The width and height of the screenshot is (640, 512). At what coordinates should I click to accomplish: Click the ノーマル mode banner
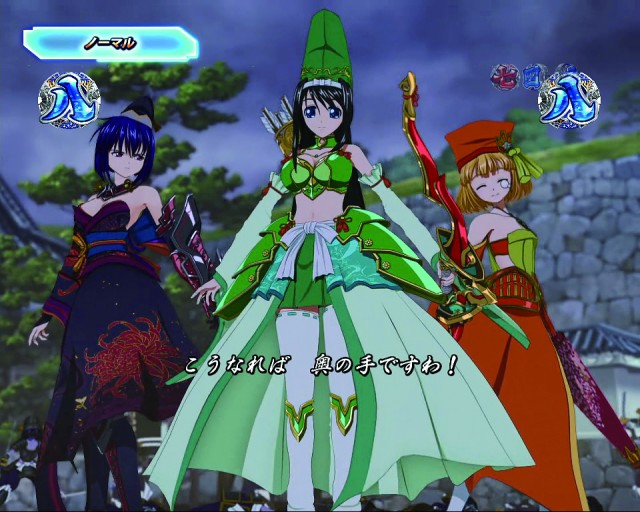click(x=110, y=43)
